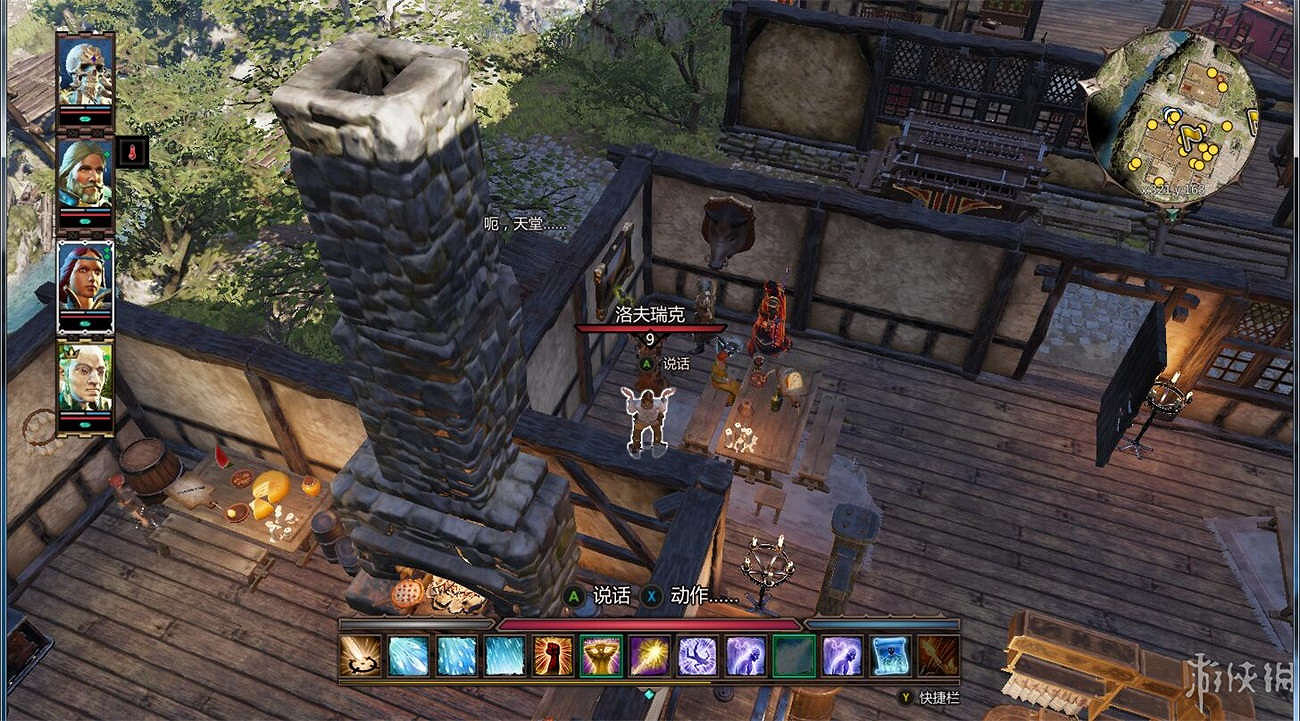Select the empty teal hotbar slot
This screenshot has width=1300, height=721.
pyautogui.click(x=794, y=656)
